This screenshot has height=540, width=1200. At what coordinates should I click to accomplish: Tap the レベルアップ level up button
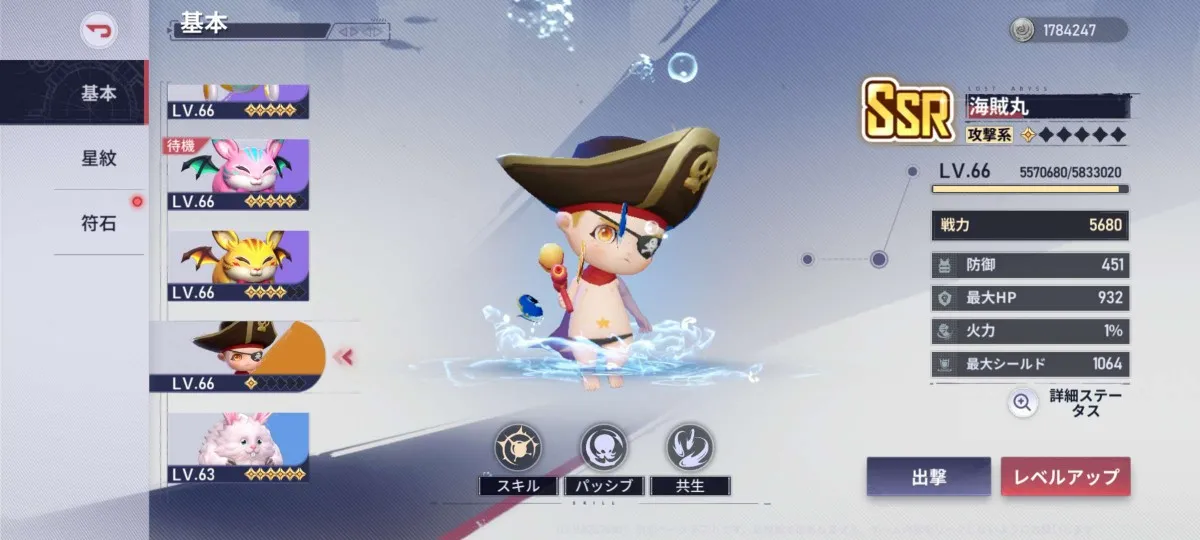(x=1065, y=477)
